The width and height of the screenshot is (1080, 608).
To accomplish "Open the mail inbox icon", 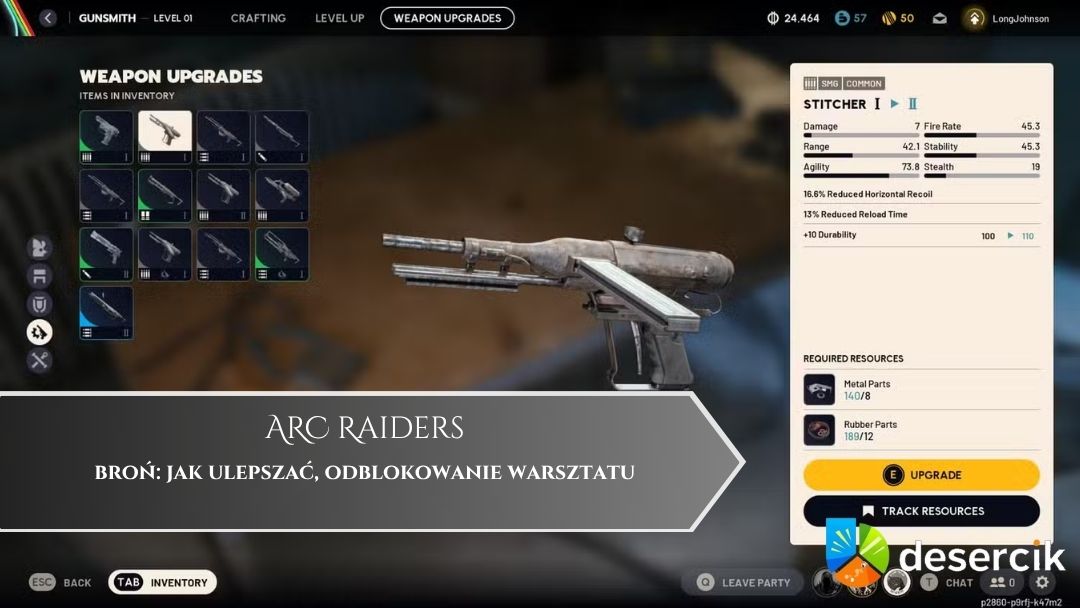I will coord(940,18).
